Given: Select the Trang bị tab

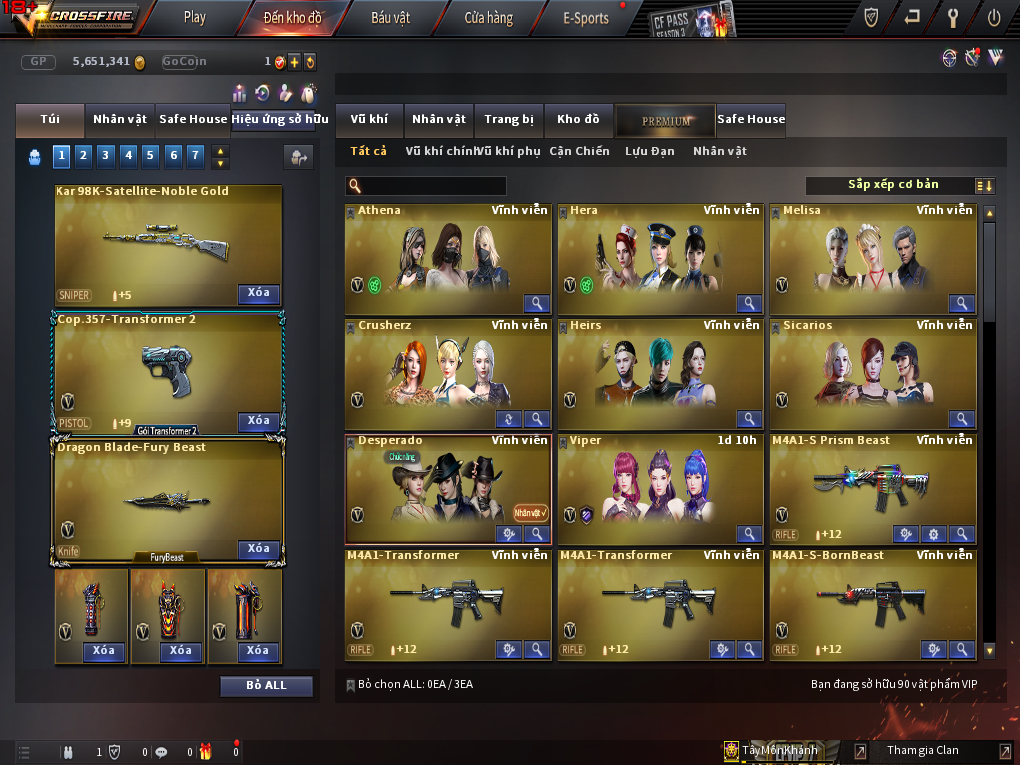Looking at the screenshot, I should click(x=509, y=119).
